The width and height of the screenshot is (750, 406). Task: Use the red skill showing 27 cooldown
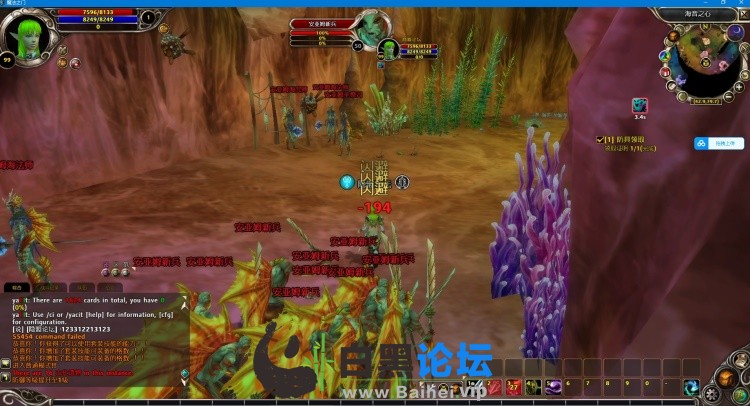pos(513,387)
